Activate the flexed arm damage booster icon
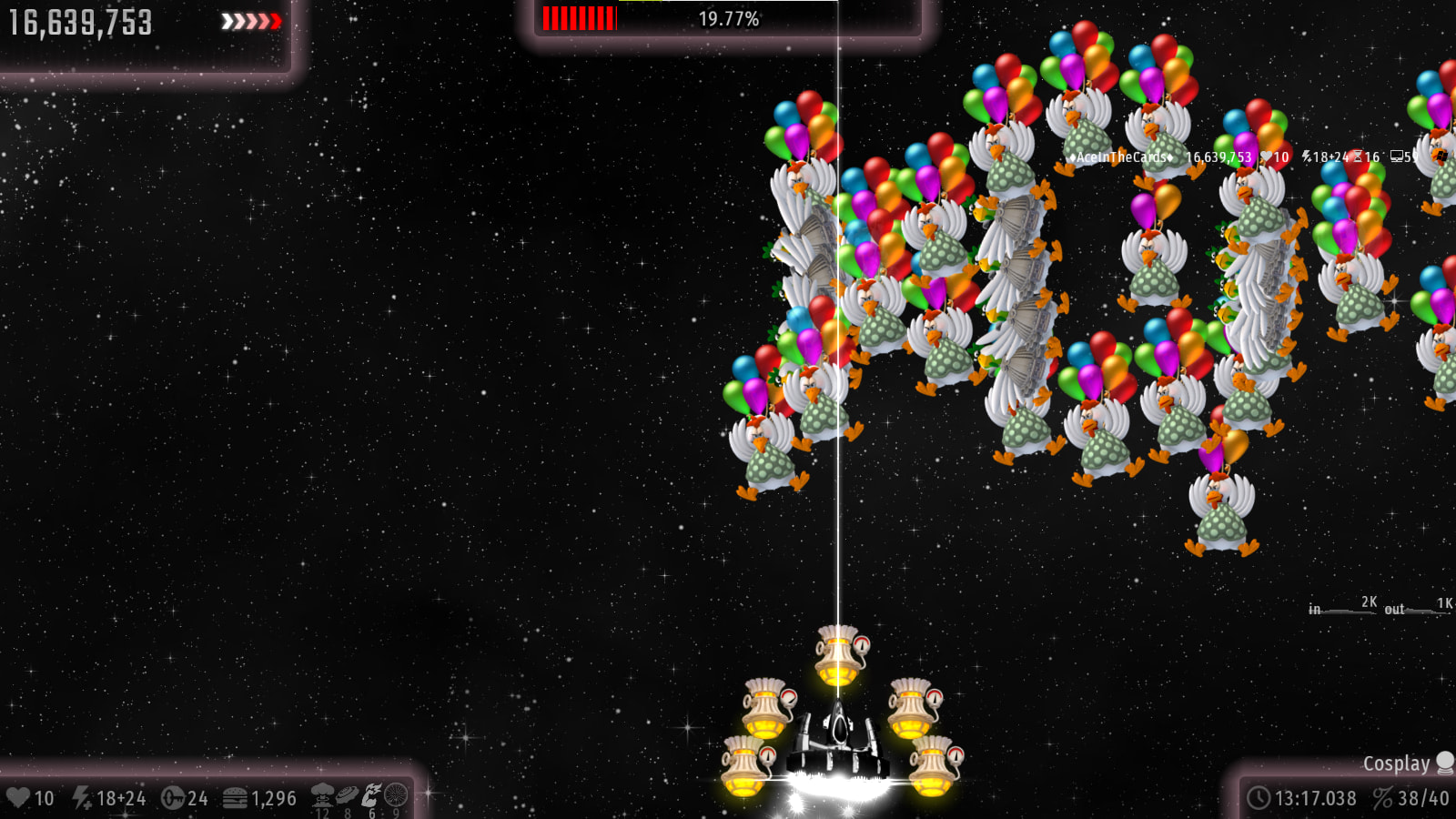 point(371,795)
